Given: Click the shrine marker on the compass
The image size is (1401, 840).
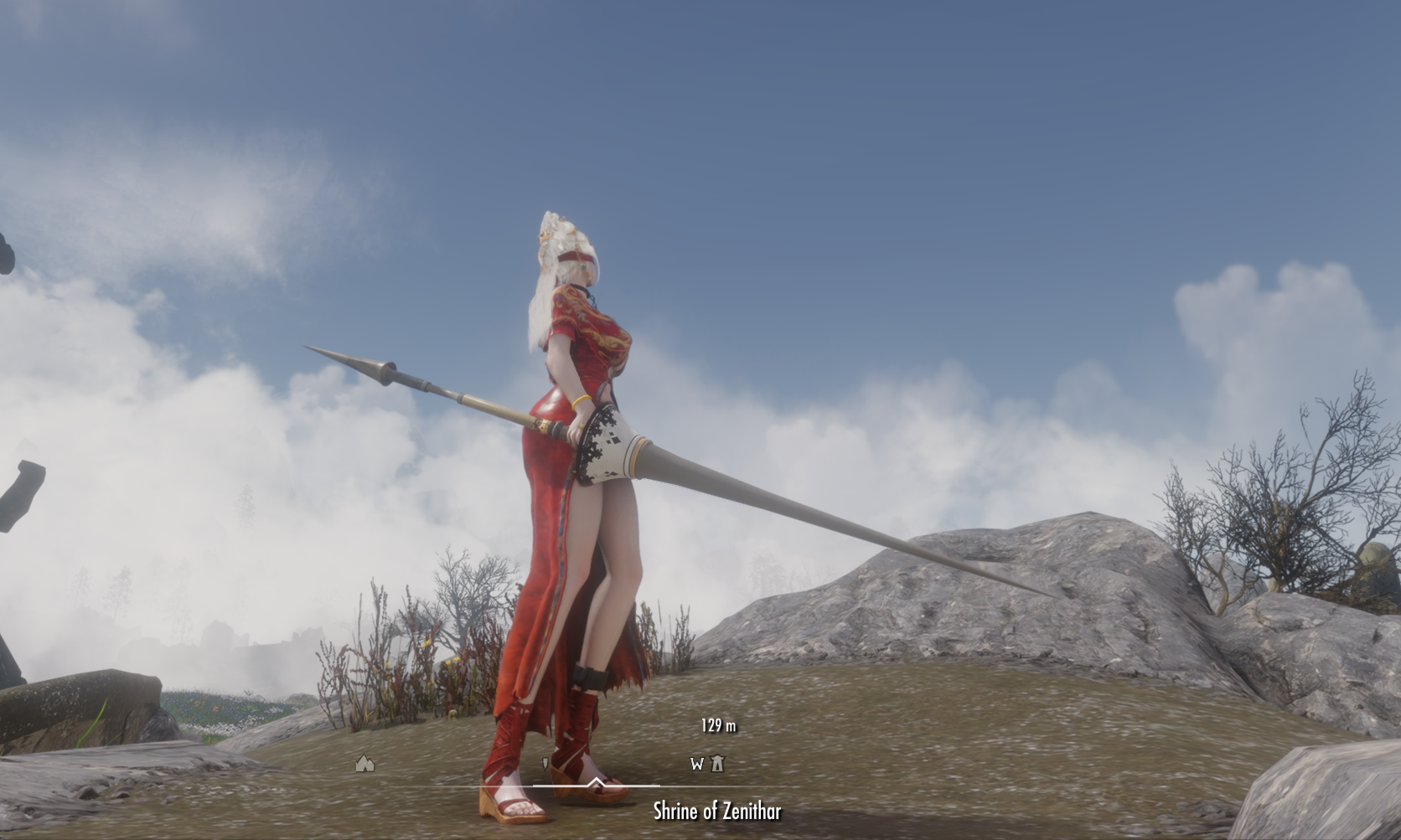Looking at the screenshot, I should pyautogui.click(x=717, y=763).
